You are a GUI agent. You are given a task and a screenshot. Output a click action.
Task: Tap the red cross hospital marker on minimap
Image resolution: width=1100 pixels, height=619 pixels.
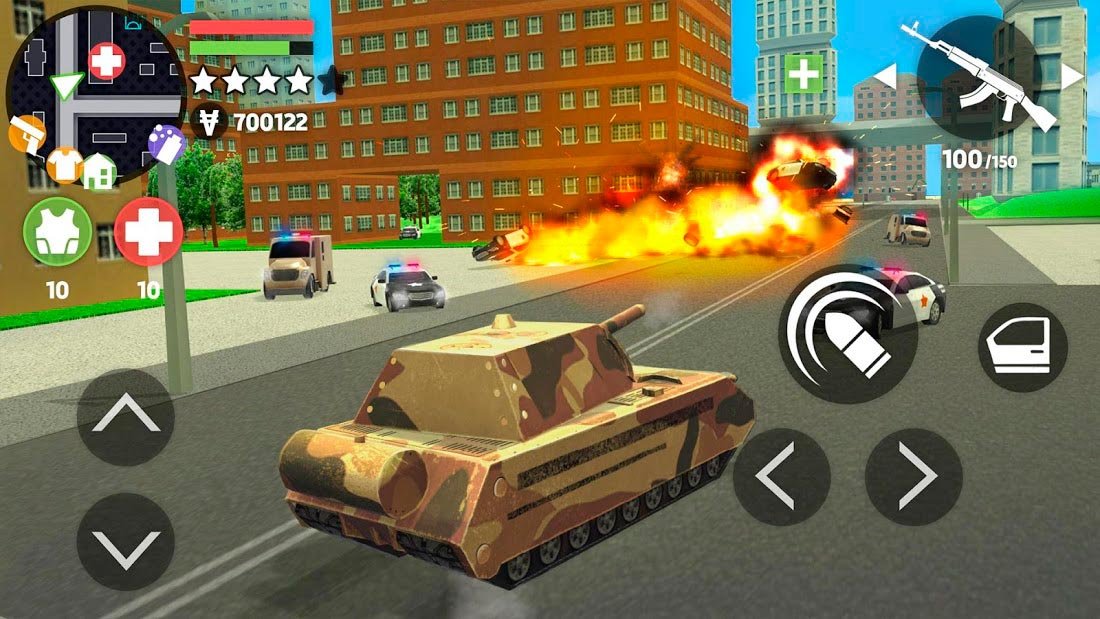pyautogui.click(x=106, y=62)
